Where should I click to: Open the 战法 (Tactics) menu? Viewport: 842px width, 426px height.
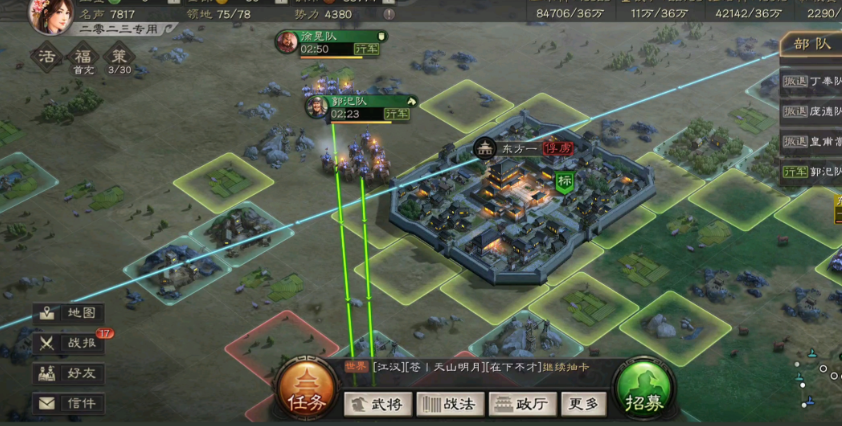pos(450,404)
